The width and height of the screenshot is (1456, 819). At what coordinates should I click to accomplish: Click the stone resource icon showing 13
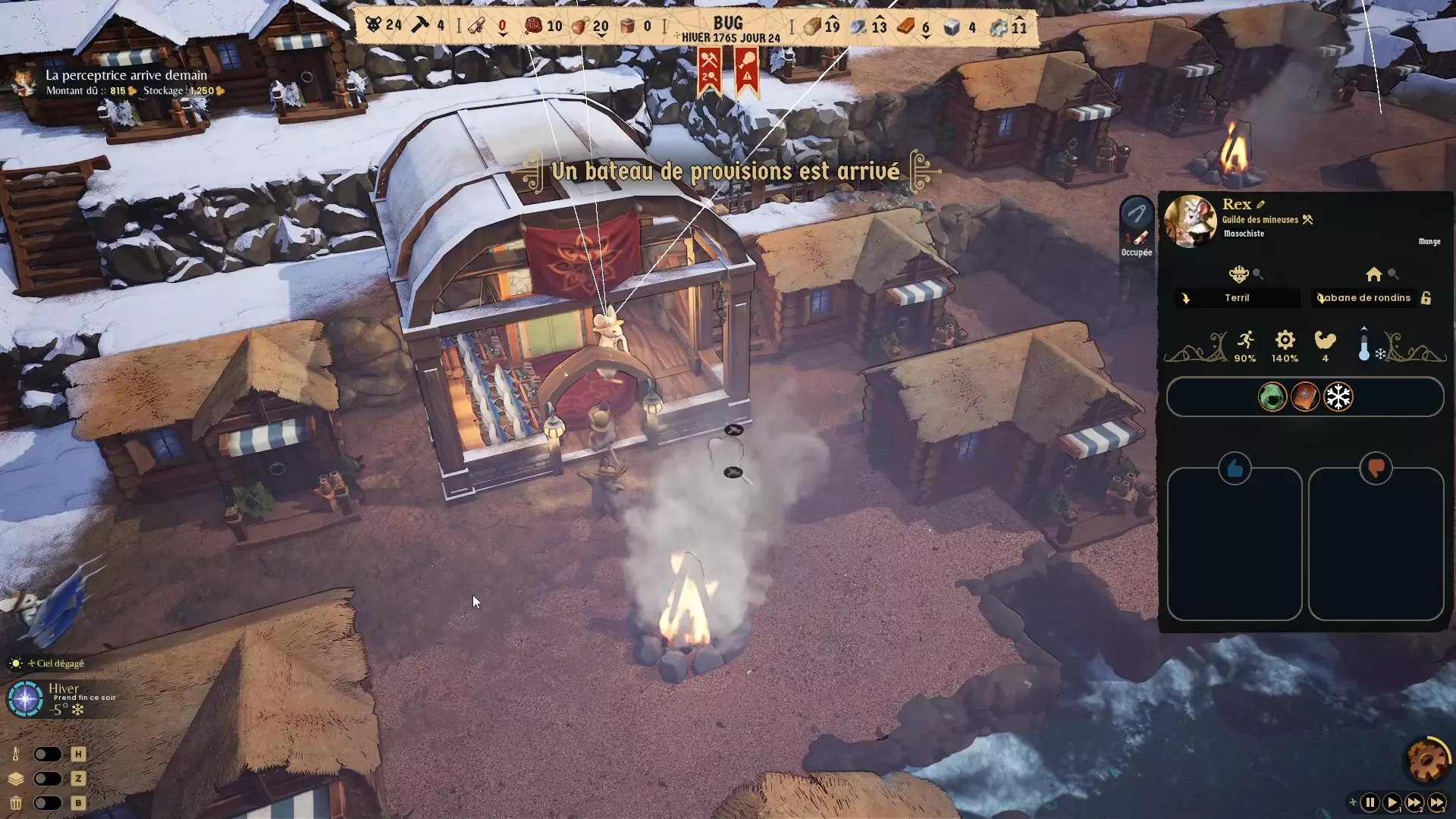(859, 26)
